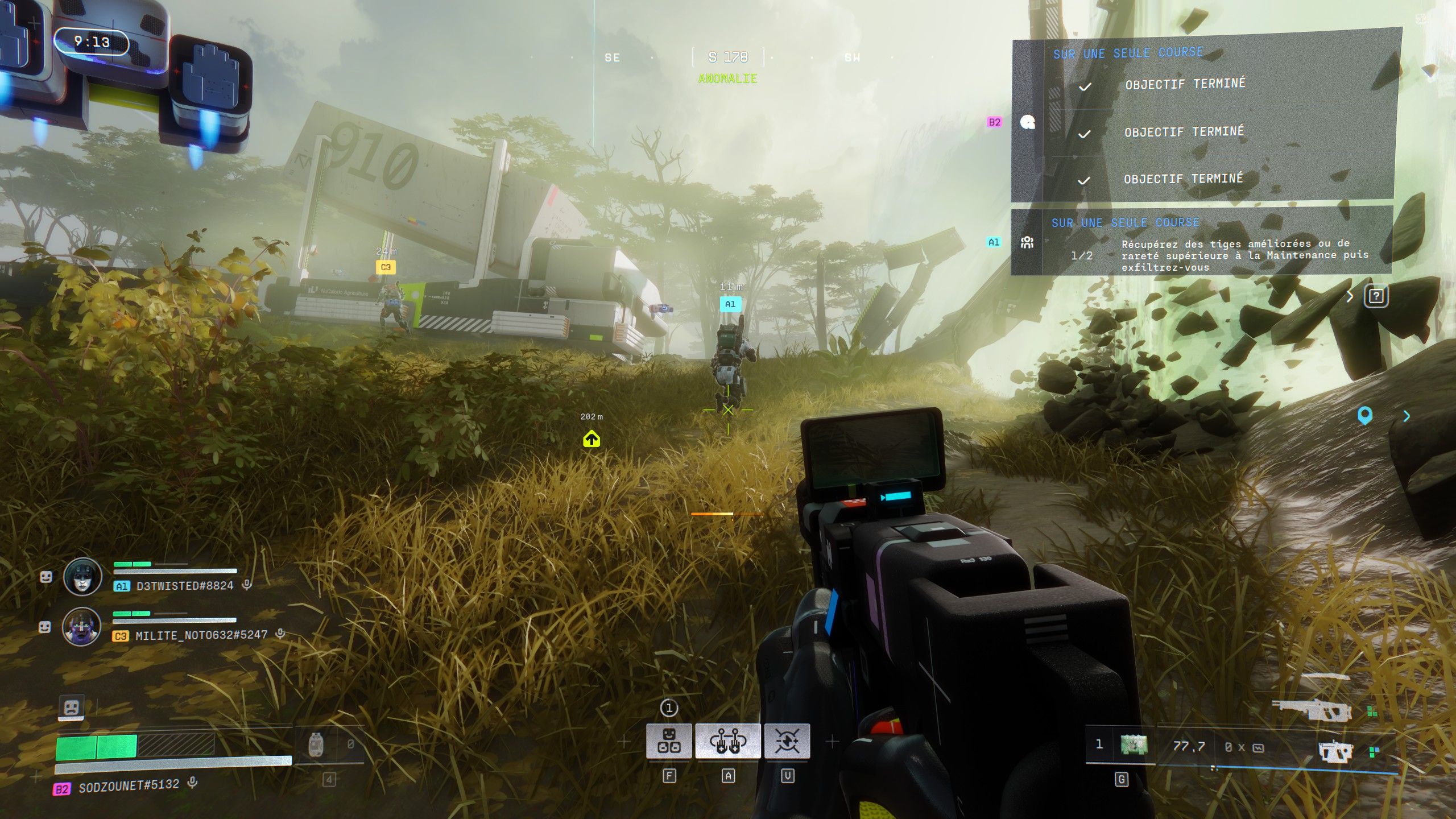Click the yellow exfil arrow waypoint marker

(x=591, y=439)
